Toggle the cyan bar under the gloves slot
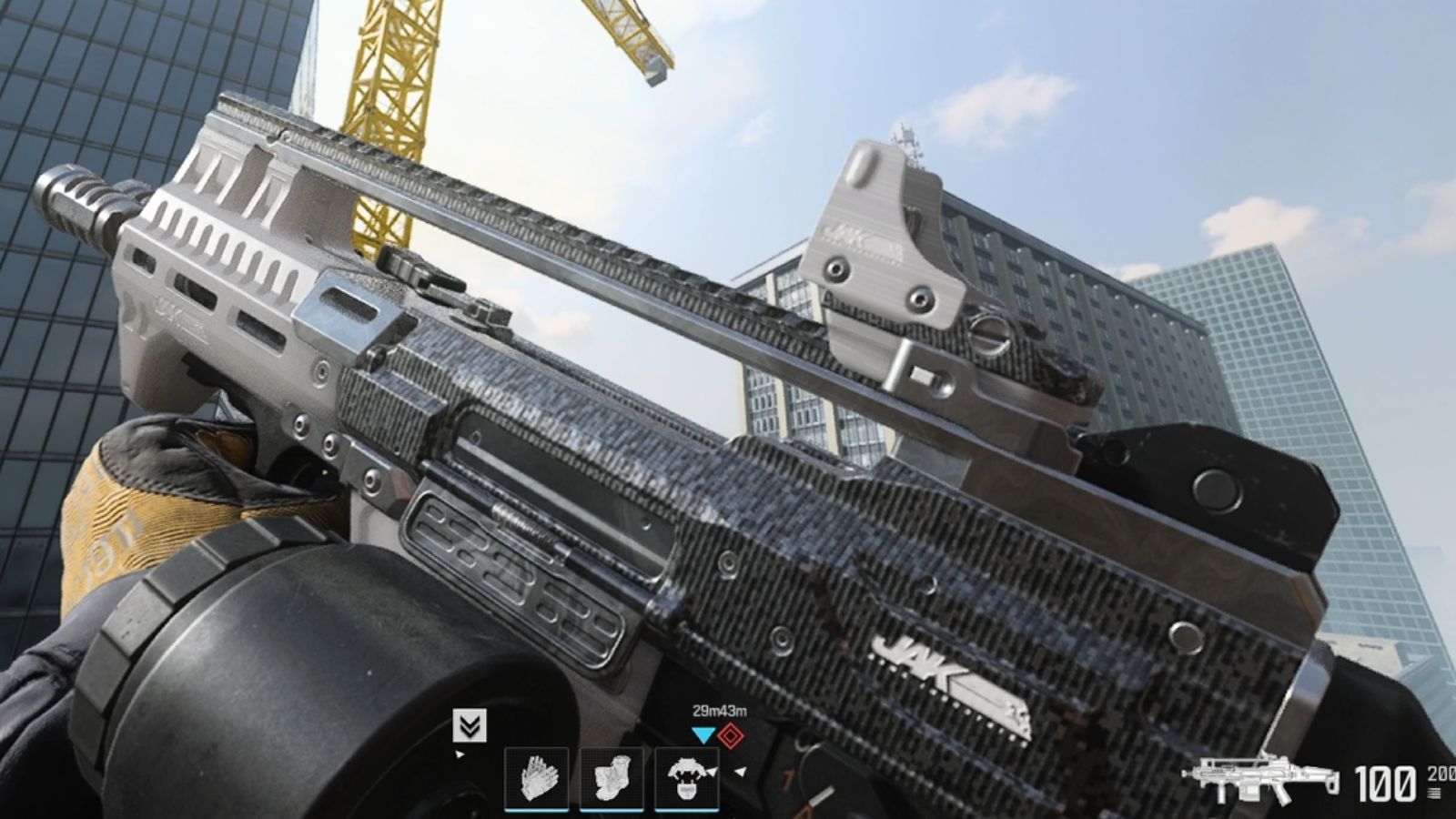This screenshot has width=1456, height=819. coord(537,809)
